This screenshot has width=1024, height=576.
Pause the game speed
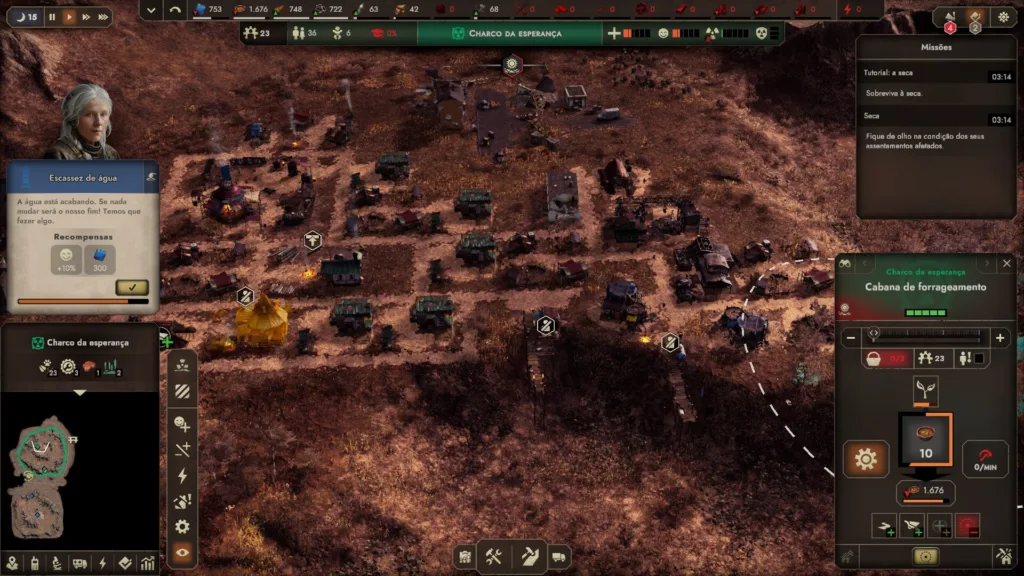click(52, 17)
